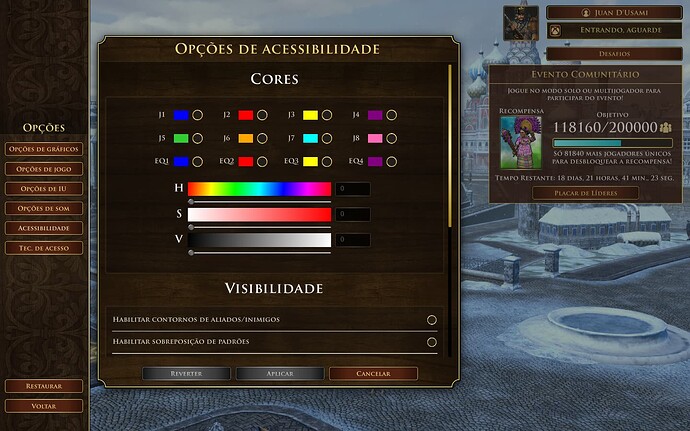
Task: Click the H hue rainbow slider bar
Action: [259, 188]
